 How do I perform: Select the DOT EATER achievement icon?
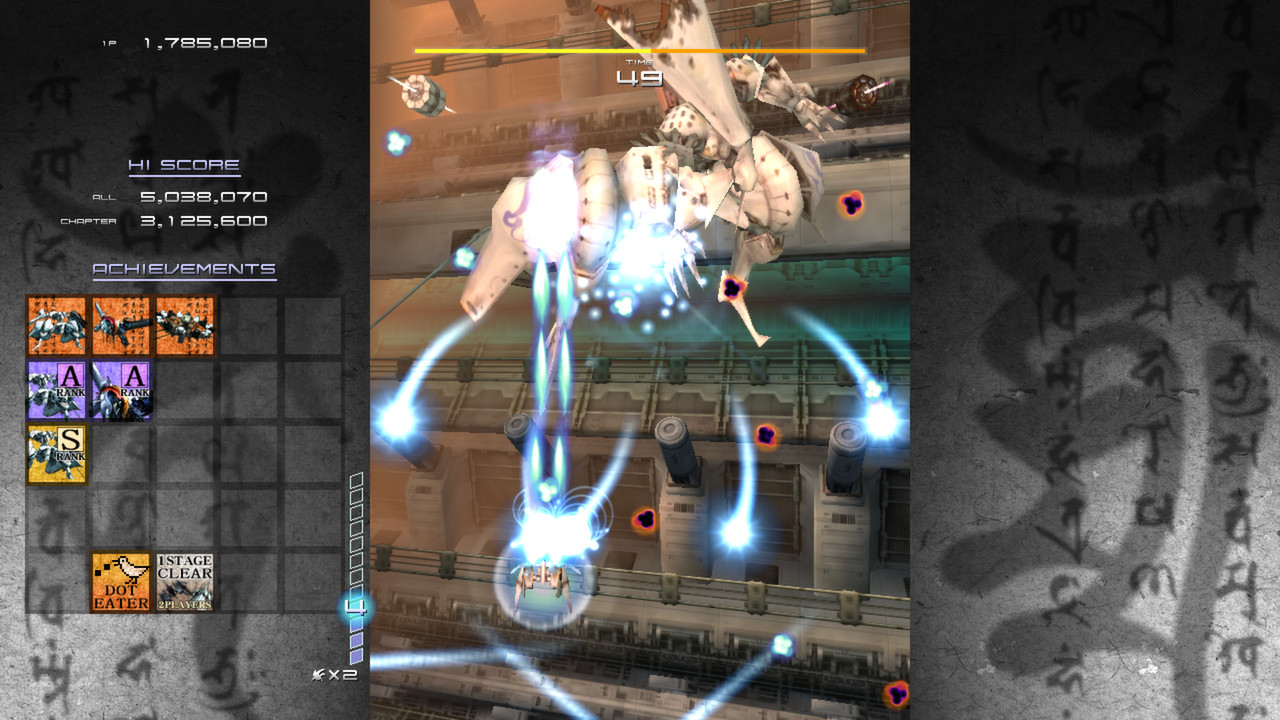coord(119,580)
